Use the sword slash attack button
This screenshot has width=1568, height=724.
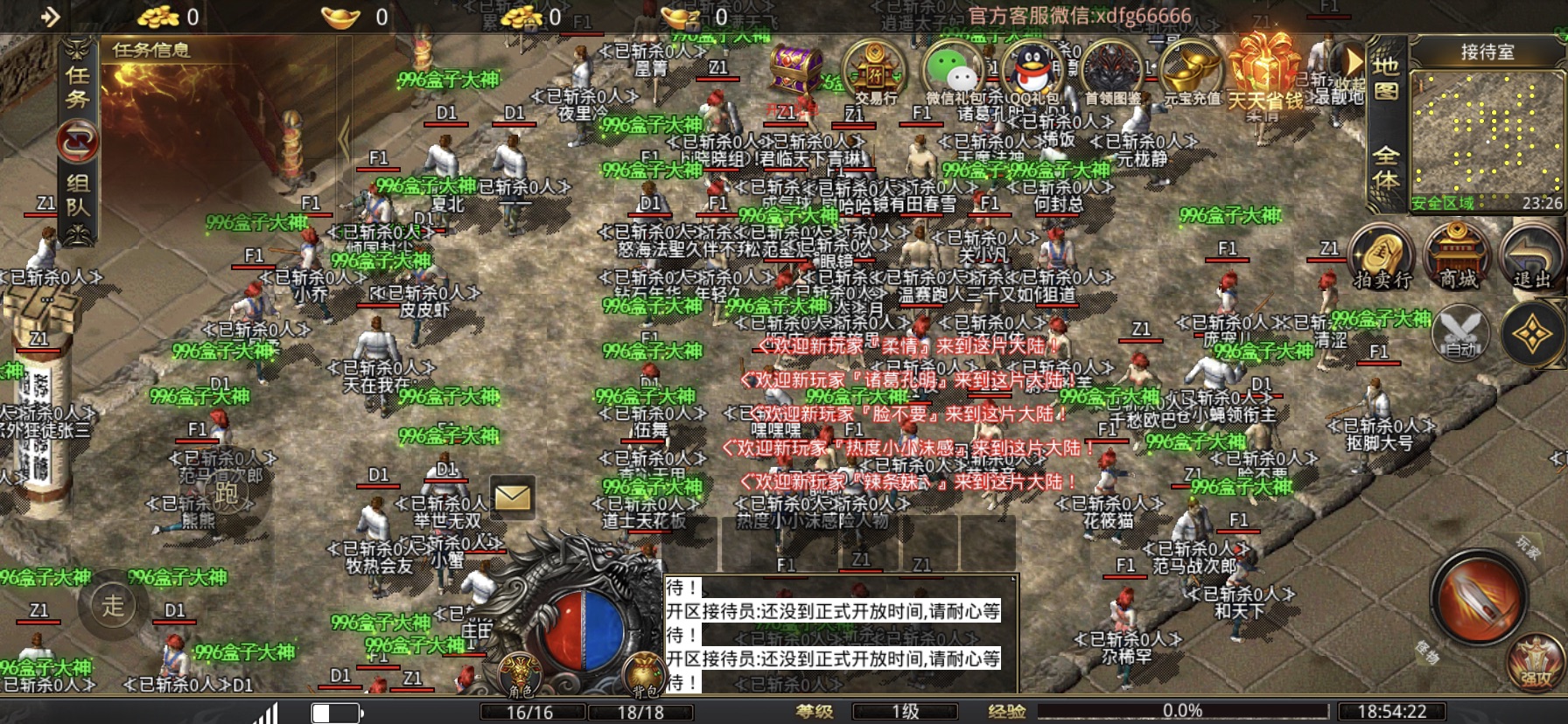click(1479, 598)
